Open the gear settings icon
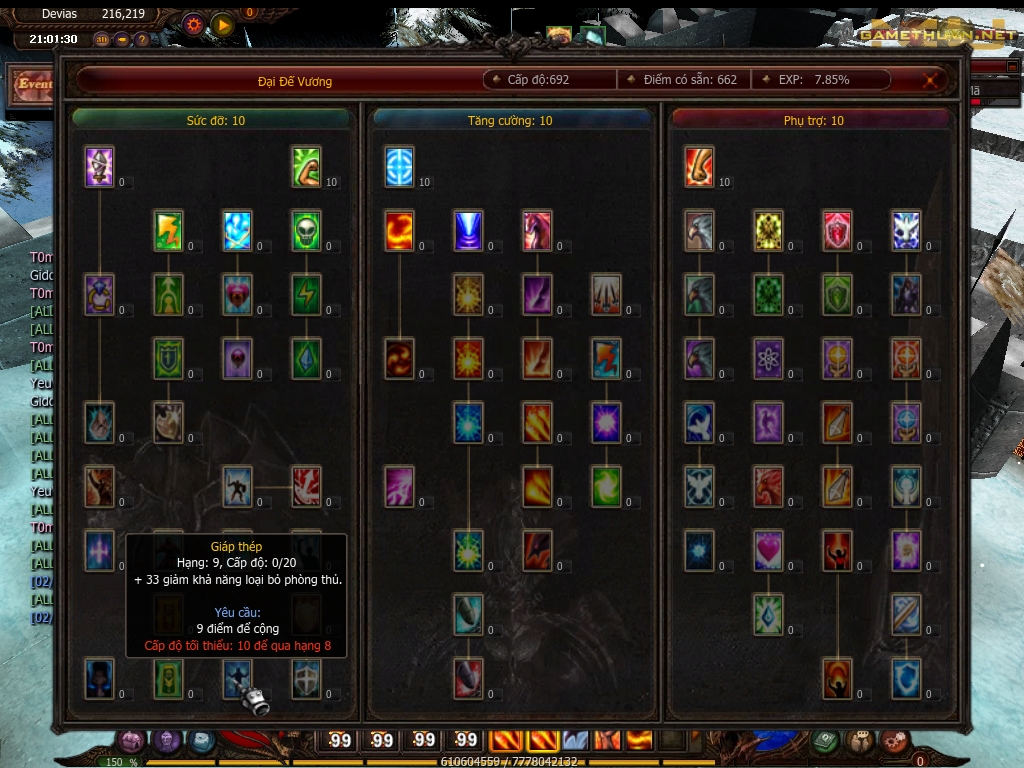Viewport: 1024px width, 768px height. [193, 24]
